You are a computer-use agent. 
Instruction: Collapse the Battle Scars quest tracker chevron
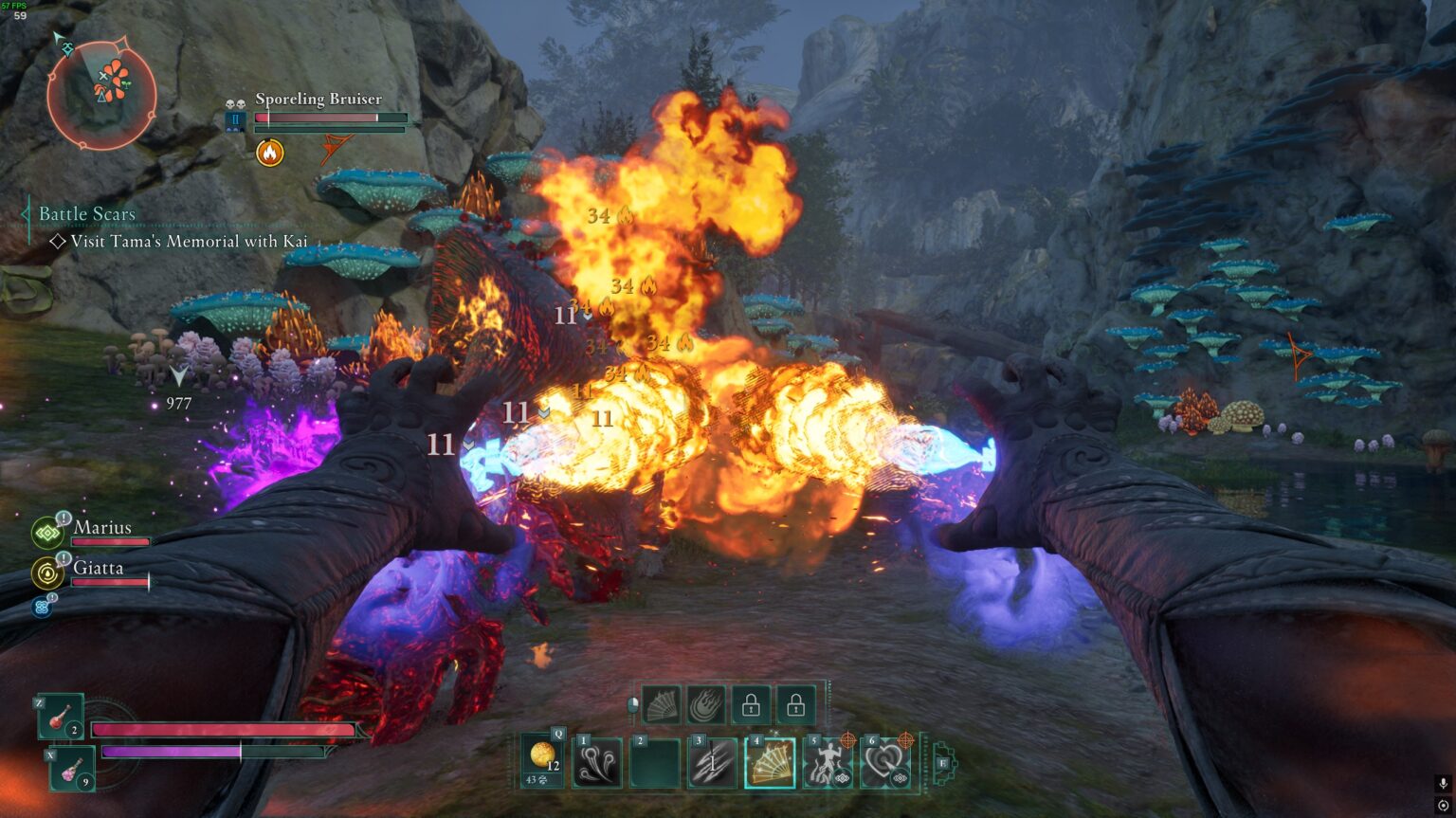(25, 213)
